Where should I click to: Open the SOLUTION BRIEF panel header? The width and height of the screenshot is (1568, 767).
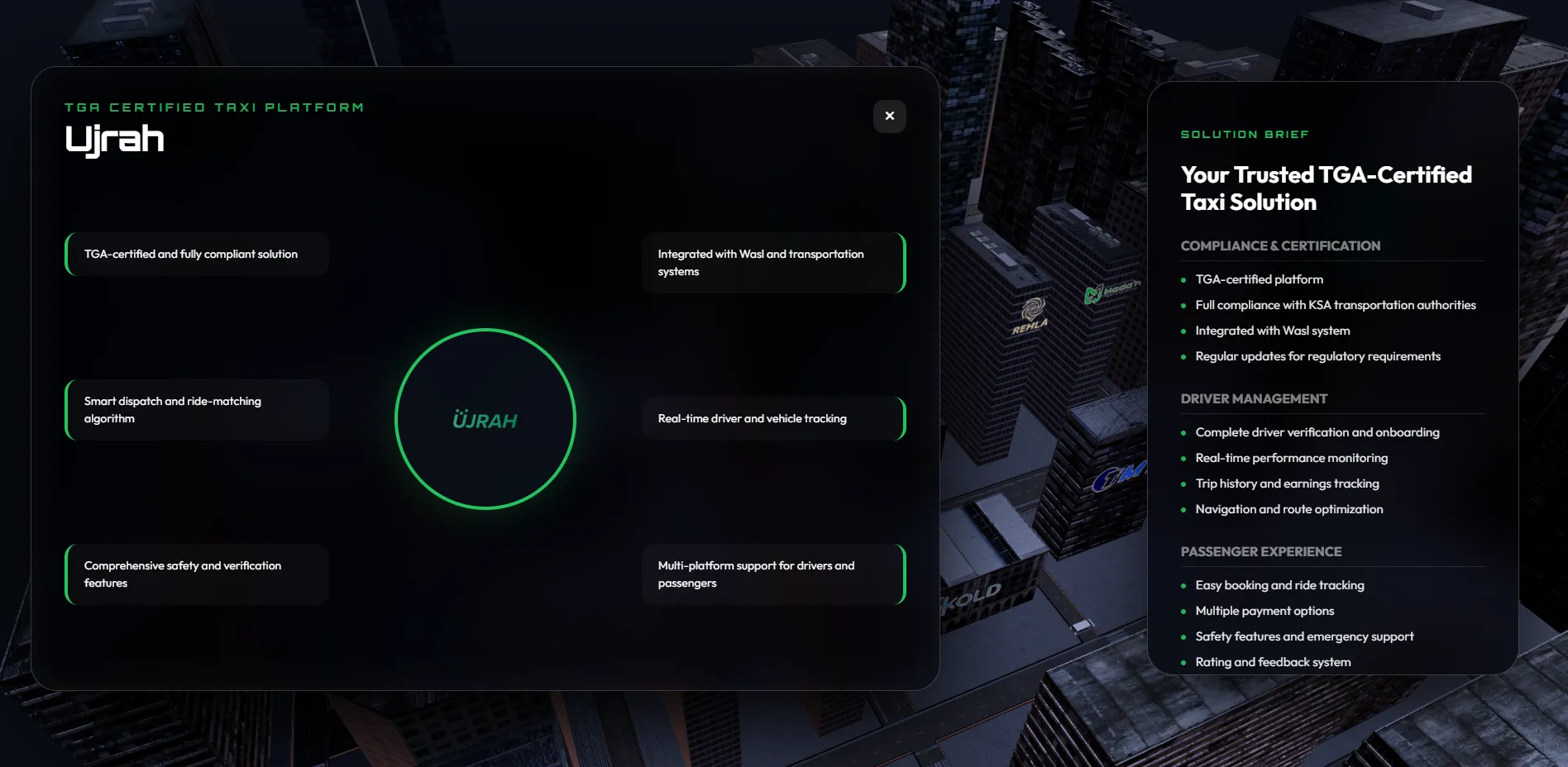coord(1244,134)
